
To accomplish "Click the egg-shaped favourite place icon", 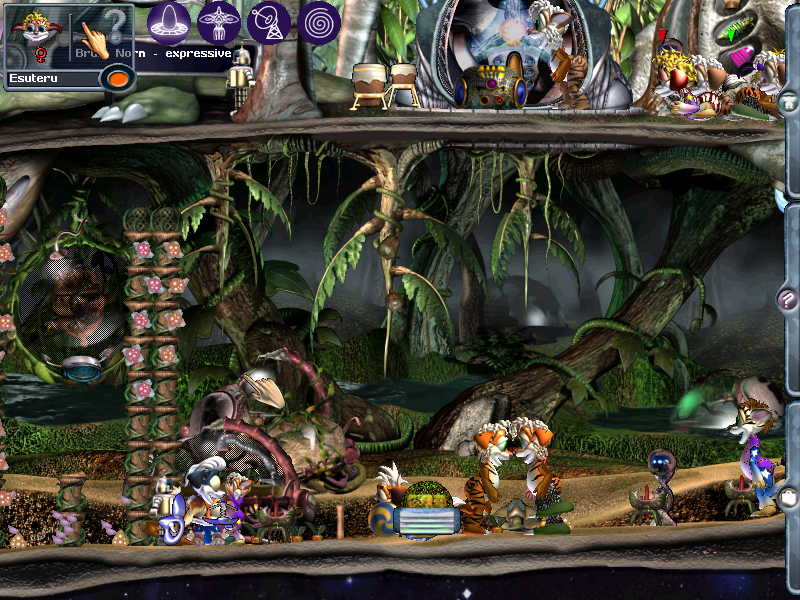I will click(x=169, y=21).
